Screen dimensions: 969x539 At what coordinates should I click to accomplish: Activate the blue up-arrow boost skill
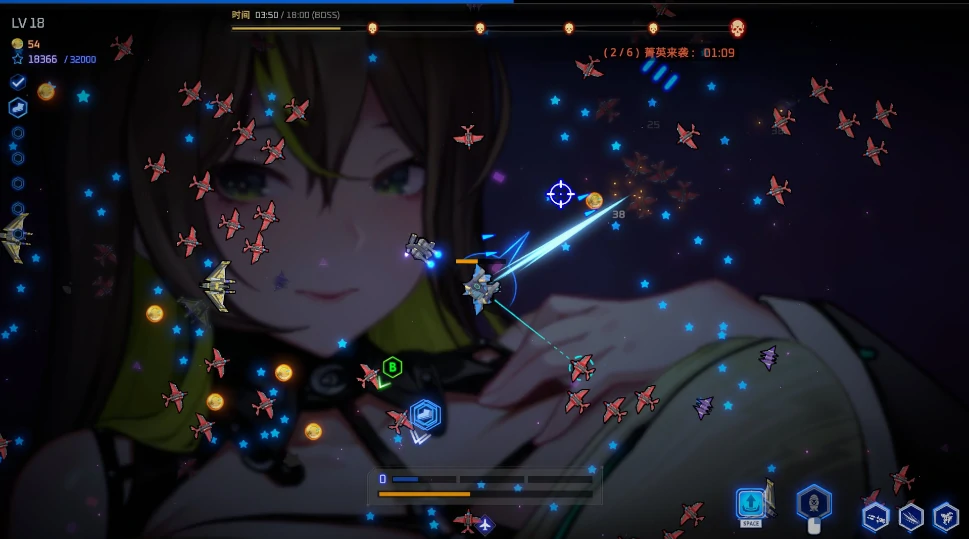[x=750, y=502]
